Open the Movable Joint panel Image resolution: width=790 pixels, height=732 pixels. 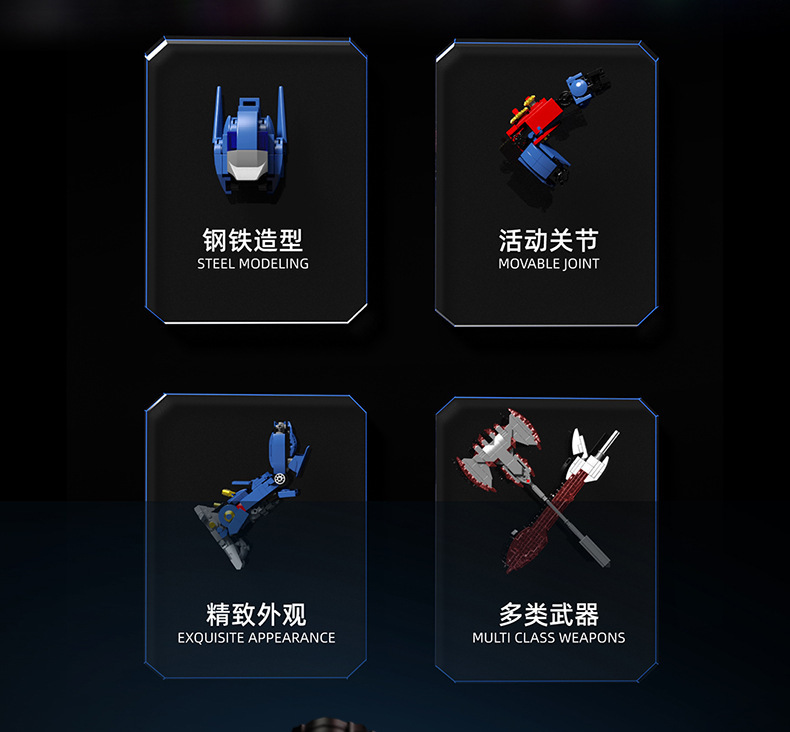547,182
